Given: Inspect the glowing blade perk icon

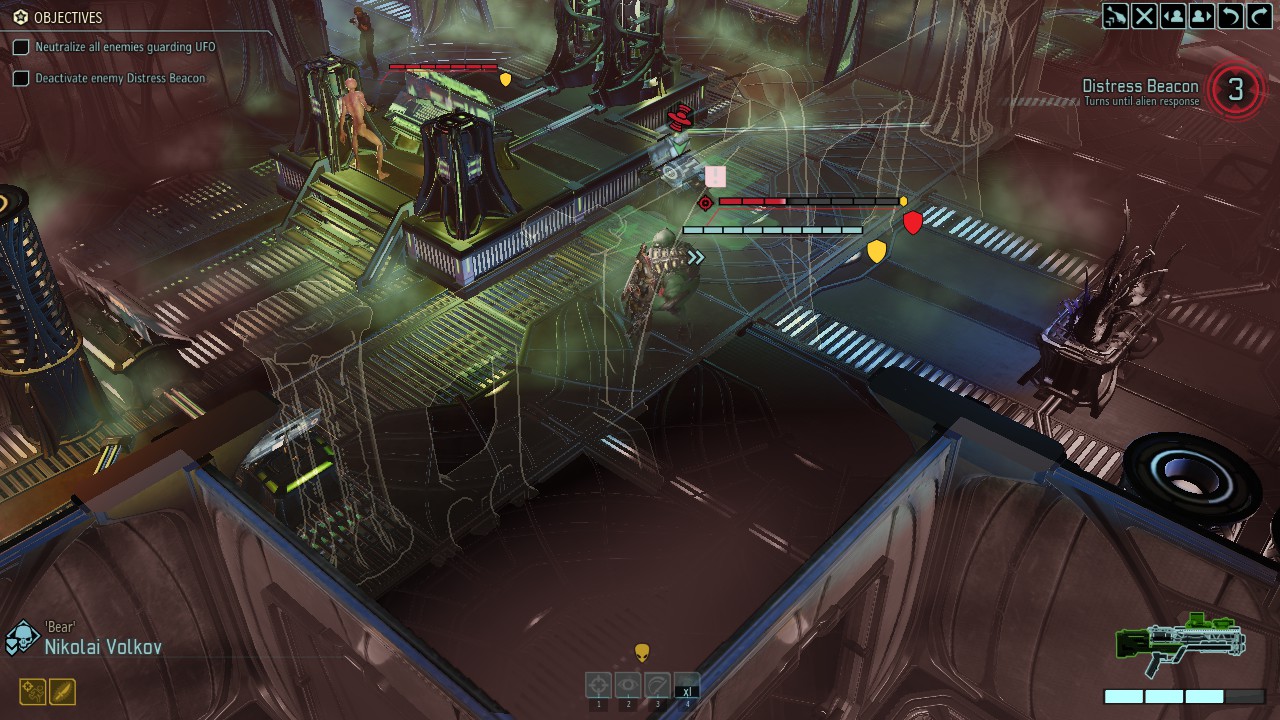Looking at the screenshot, I should pos(62,691).
